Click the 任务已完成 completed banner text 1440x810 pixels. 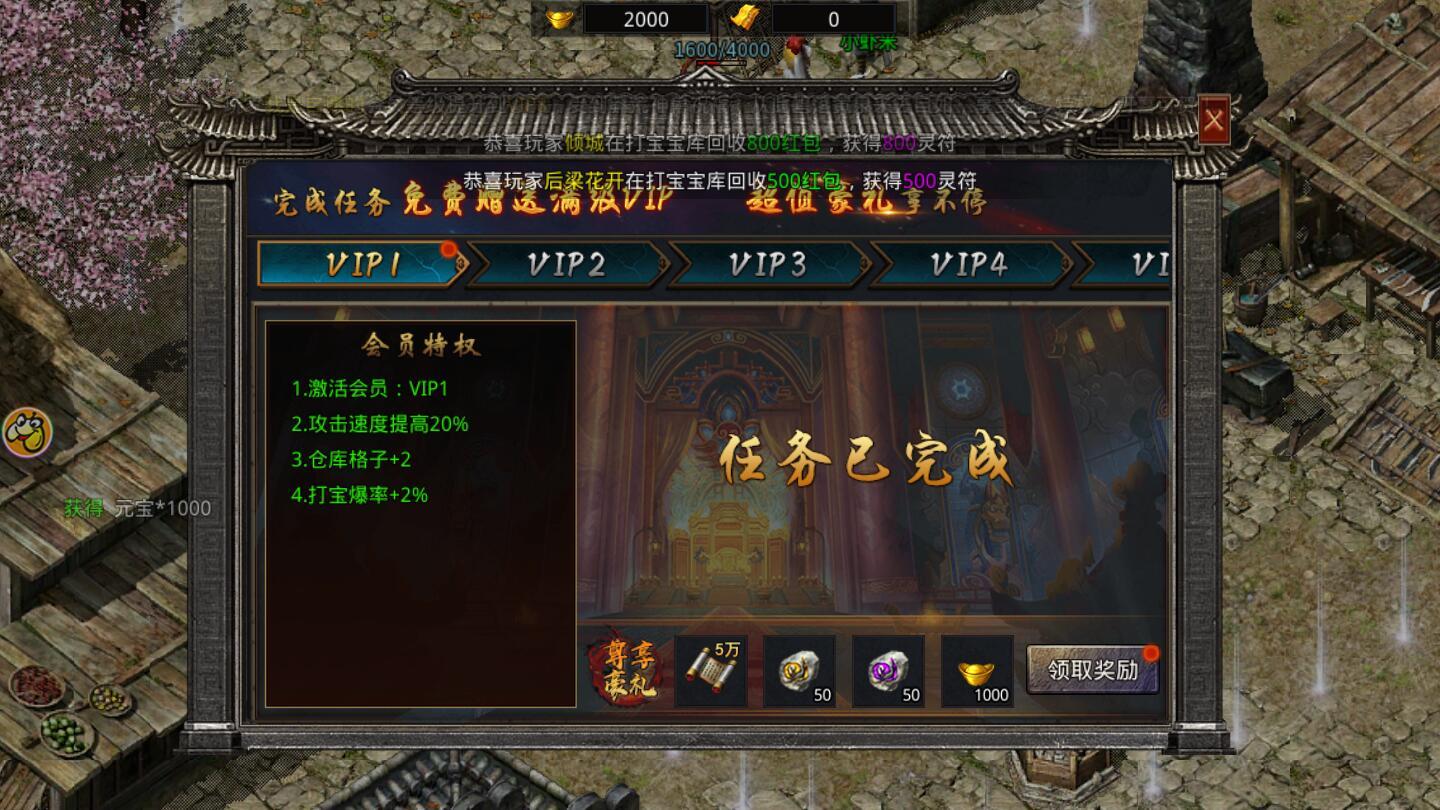coord(865,459)
